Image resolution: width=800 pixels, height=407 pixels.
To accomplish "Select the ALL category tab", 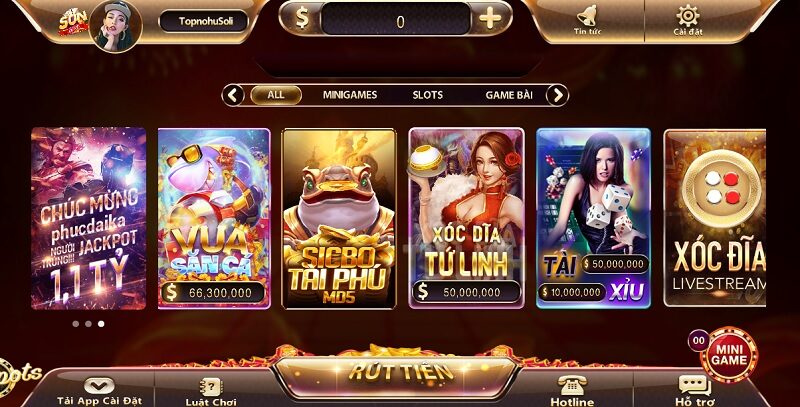I will click(x=276, y=95).
